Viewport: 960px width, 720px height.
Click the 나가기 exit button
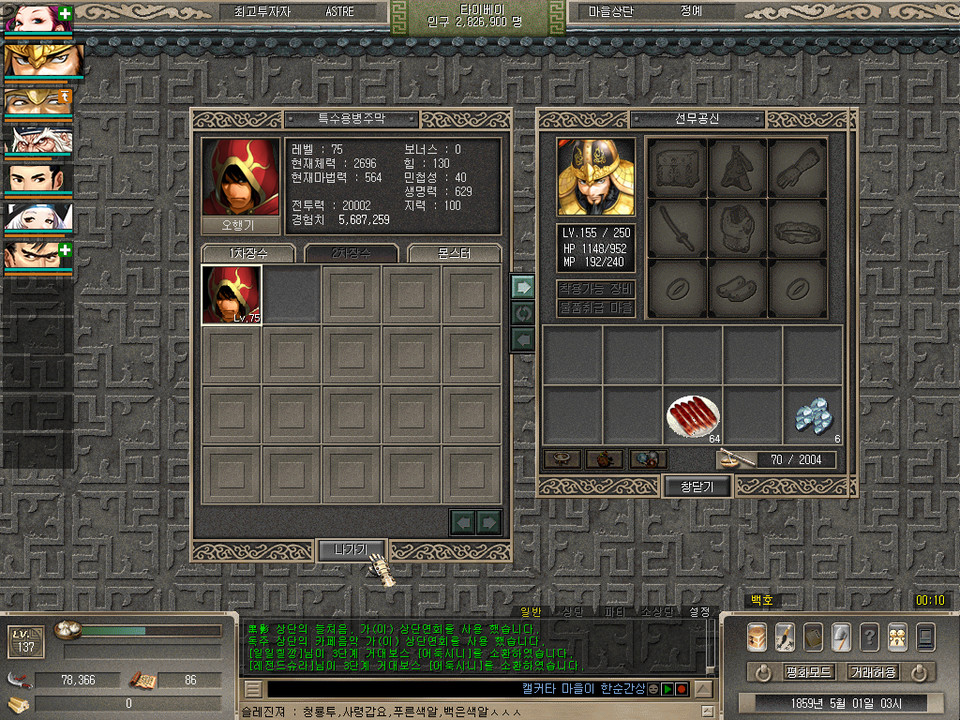pos(351,549)
